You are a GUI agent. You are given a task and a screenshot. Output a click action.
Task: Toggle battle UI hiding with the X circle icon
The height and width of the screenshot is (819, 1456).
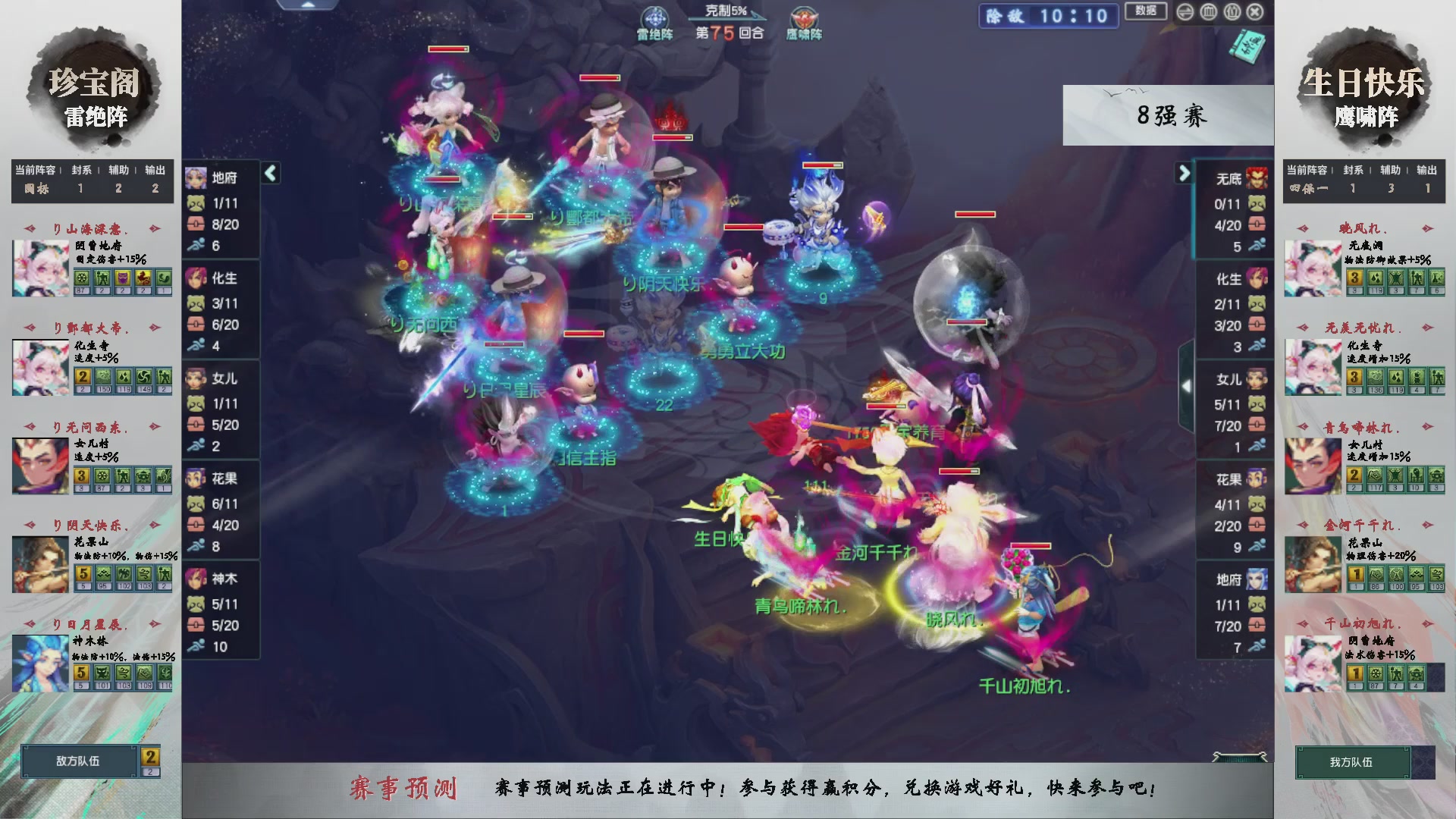[1255, 12]
